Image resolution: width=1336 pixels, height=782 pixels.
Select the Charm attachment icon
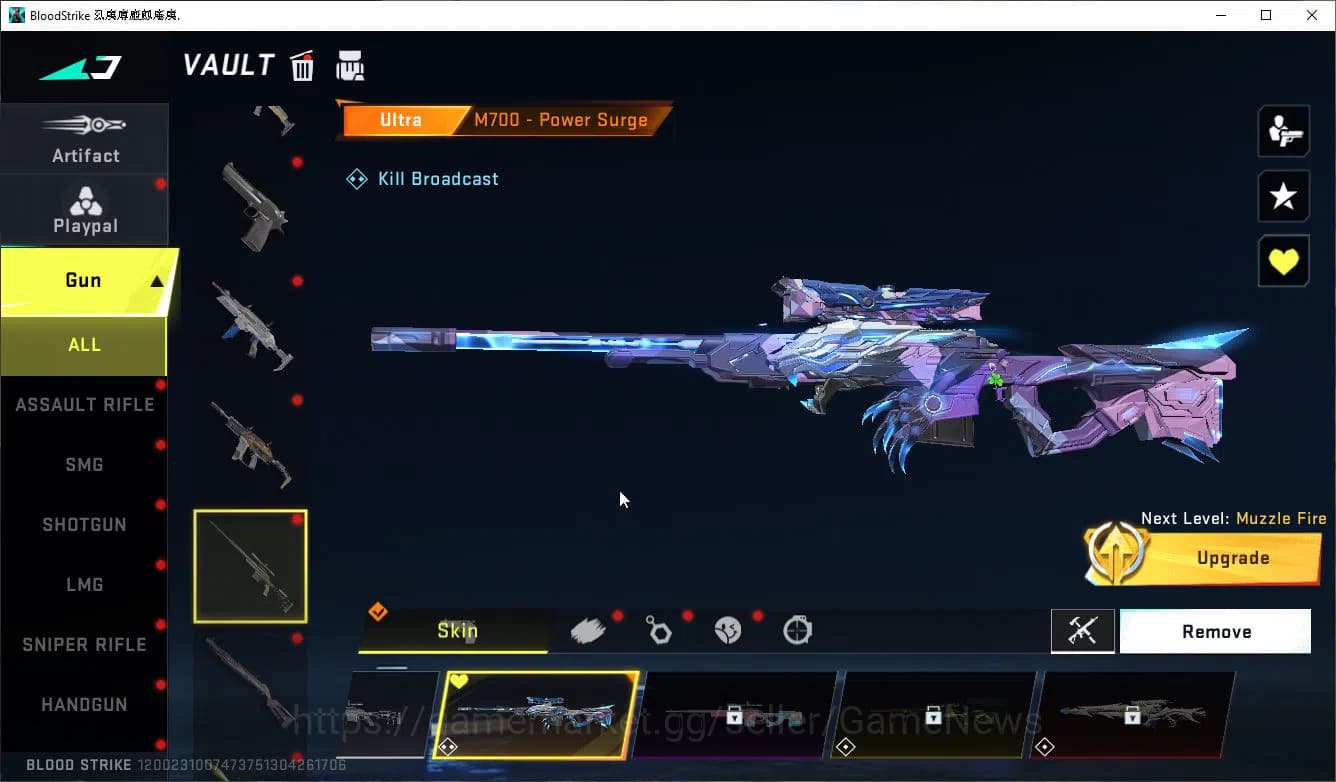[658, 630]
